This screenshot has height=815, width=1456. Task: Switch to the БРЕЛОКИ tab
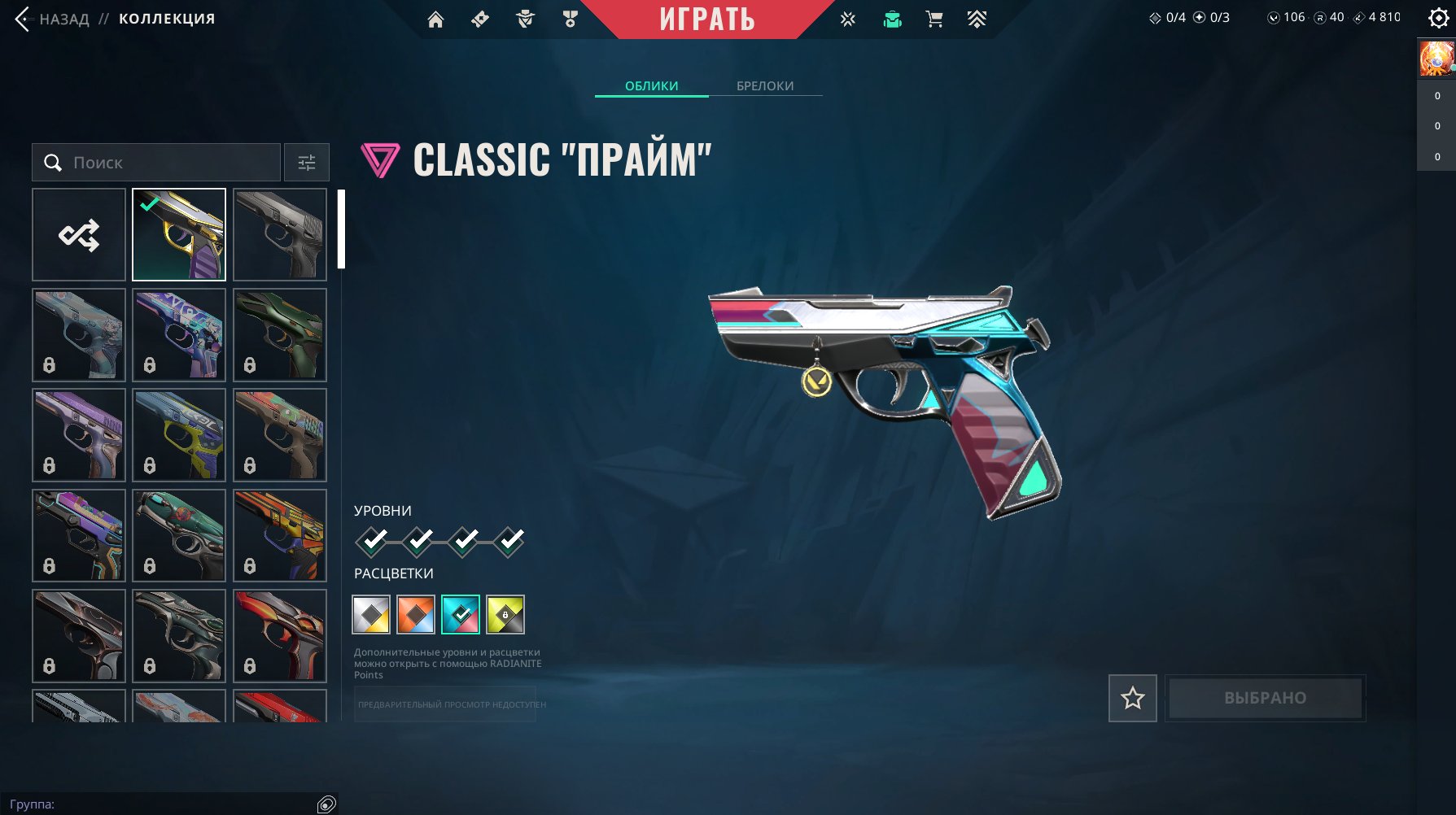763,85
